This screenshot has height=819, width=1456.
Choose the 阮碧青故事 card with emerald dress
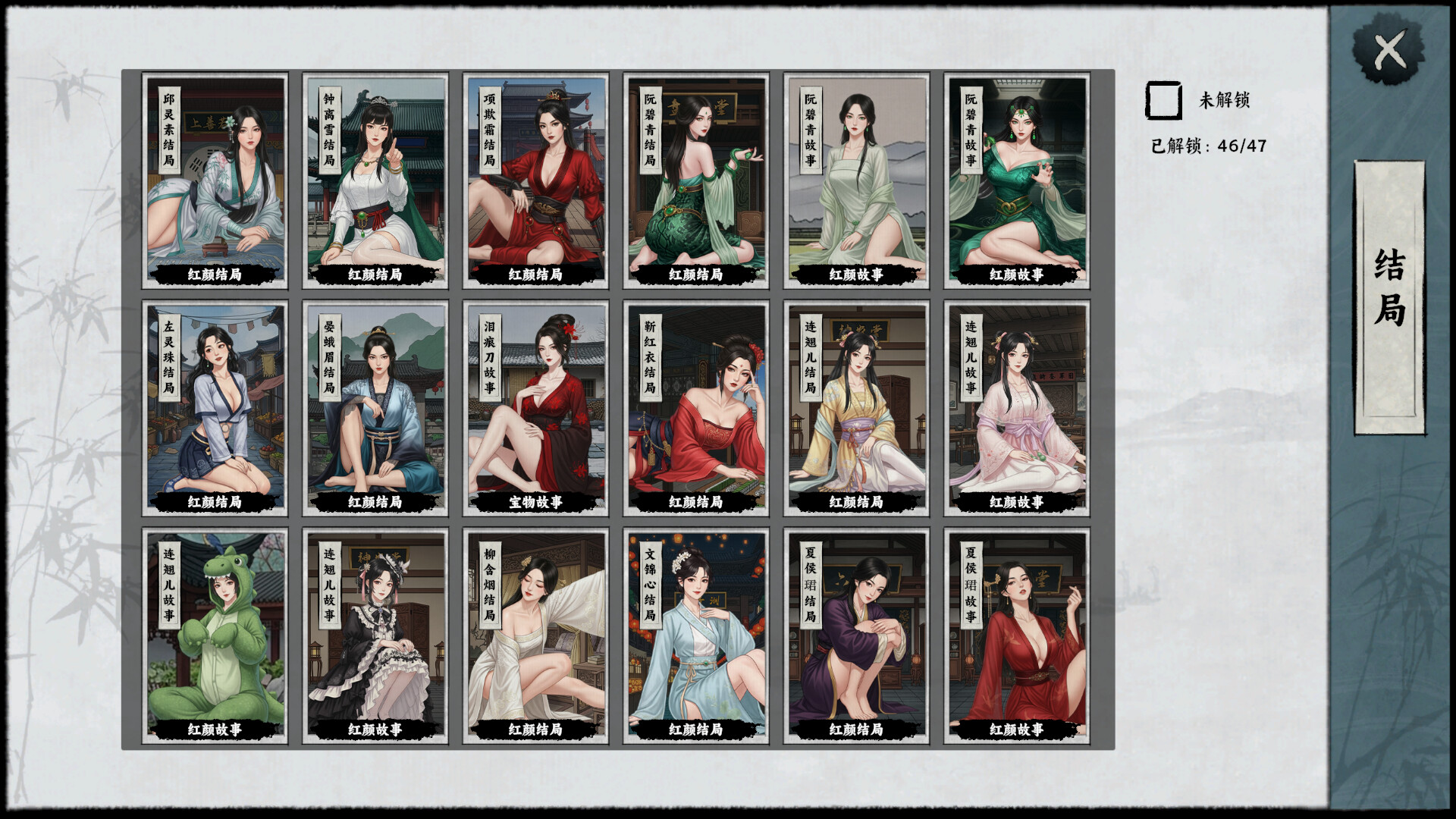tap(1016, 180)
